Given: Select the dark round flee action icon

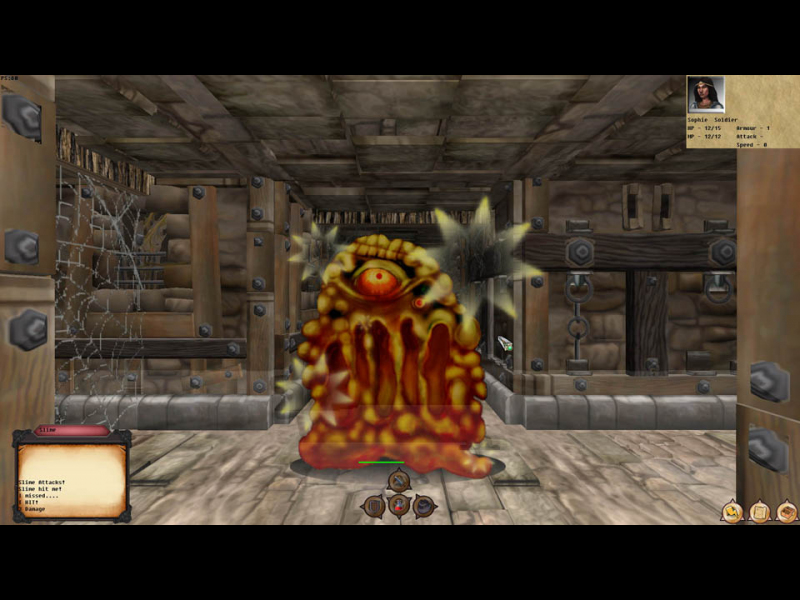Looking at the screenshot, I should point(425,506).
